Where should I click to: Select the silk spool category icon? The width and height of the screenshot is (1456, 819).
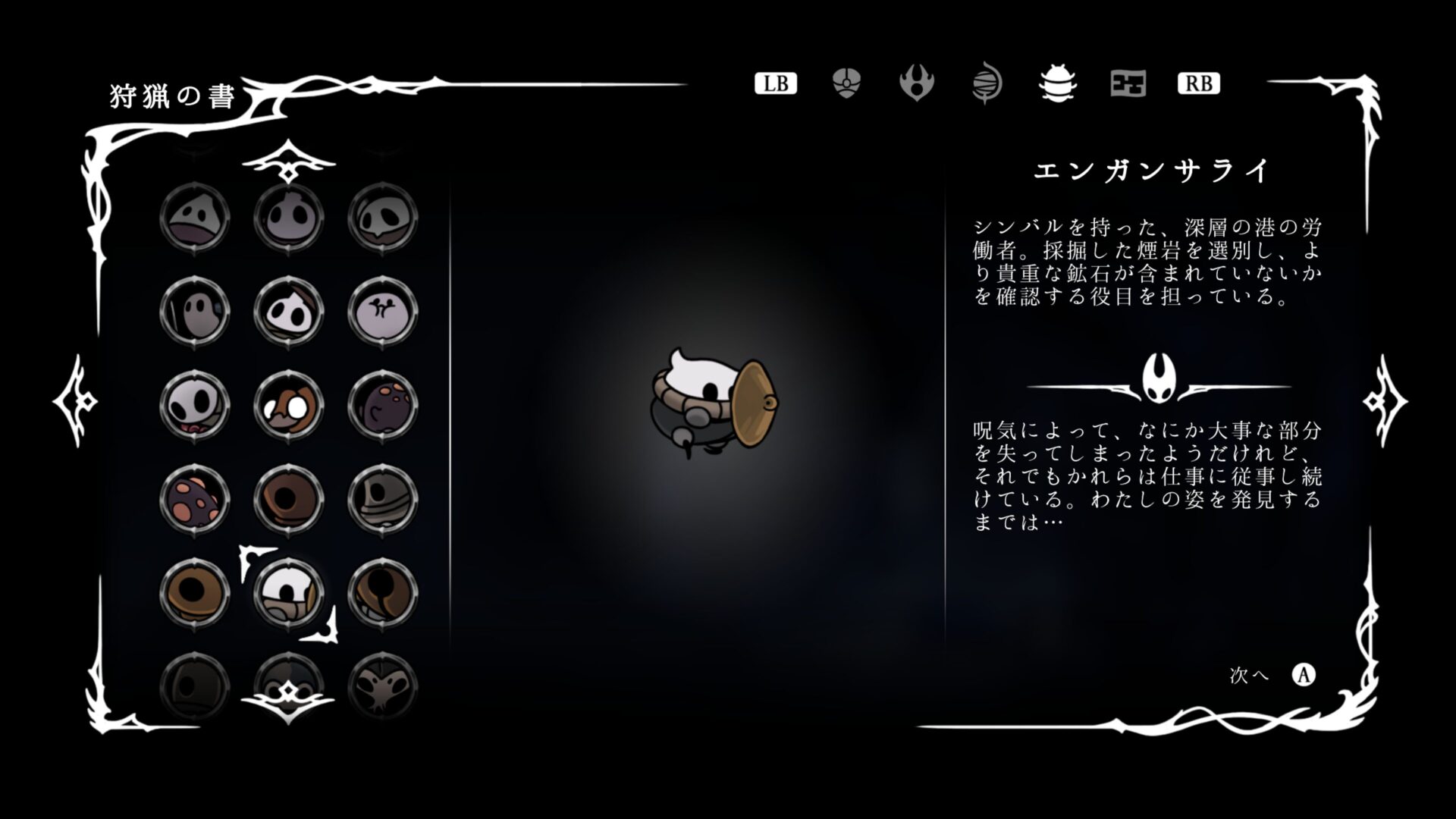987,83
